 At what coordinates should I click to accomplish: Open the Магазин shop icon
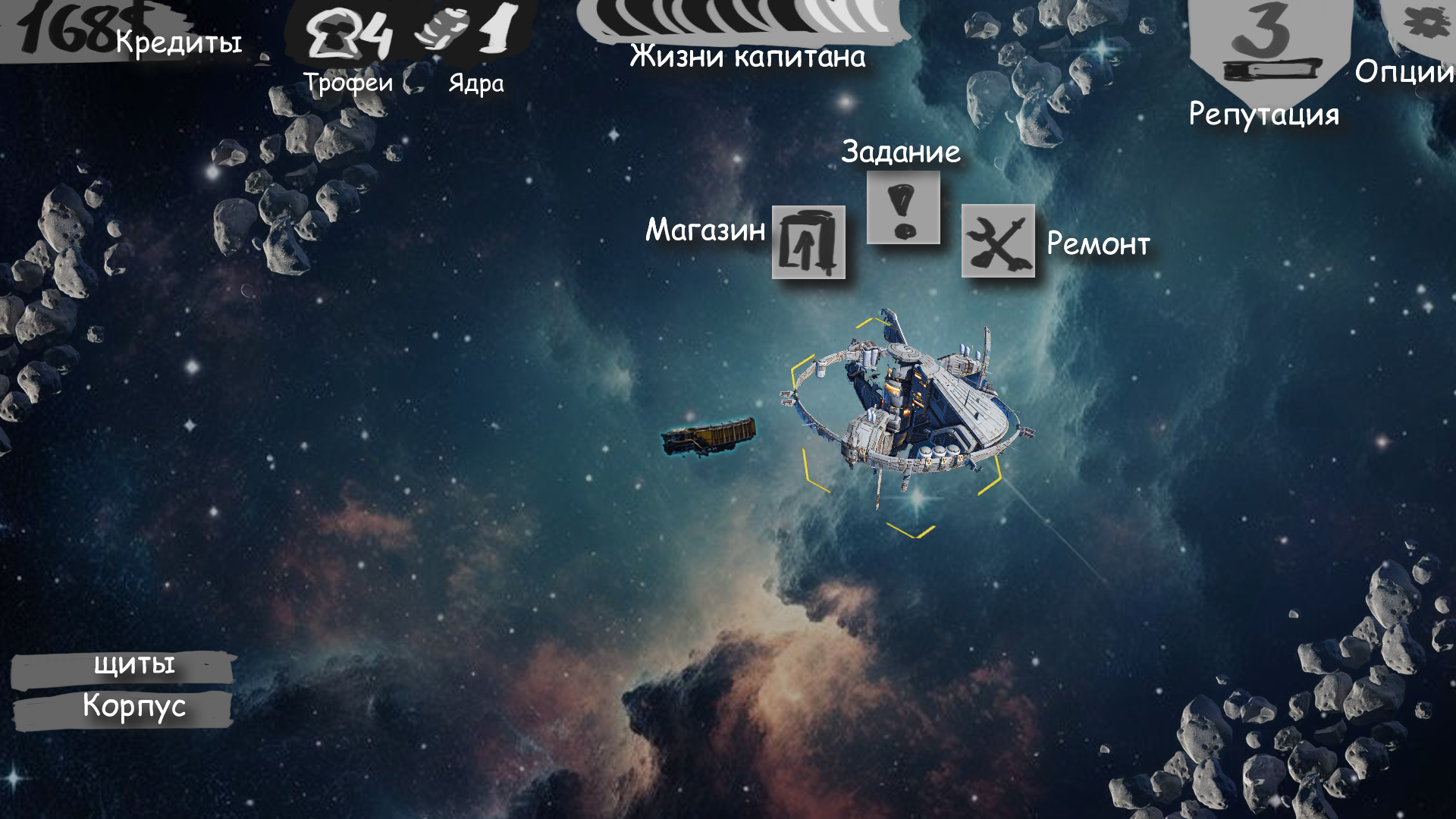[x=808, y=242]
